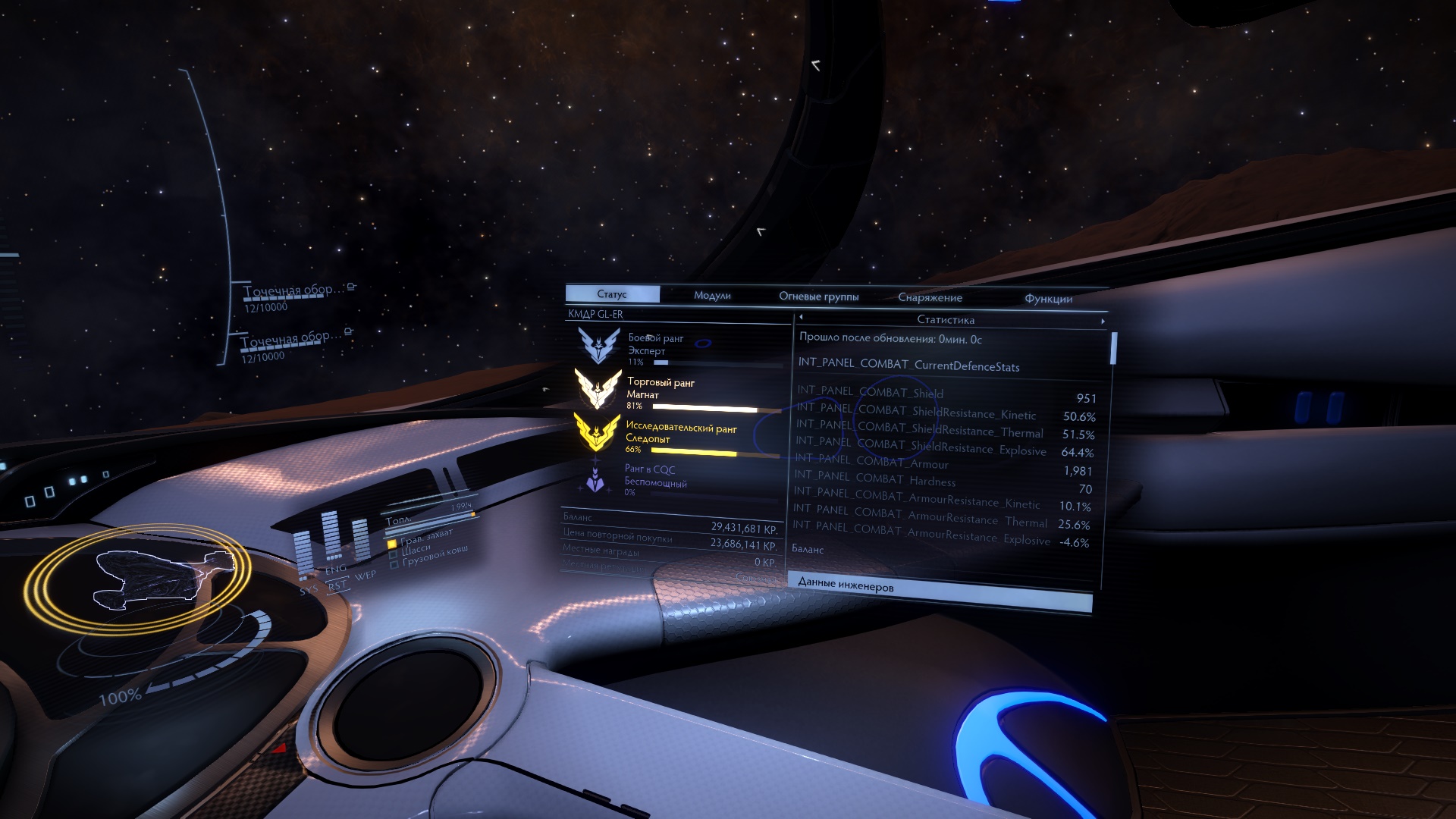1456x819 pixels.
Task: Go to the Функции tab
Action: pos(1048,299)
